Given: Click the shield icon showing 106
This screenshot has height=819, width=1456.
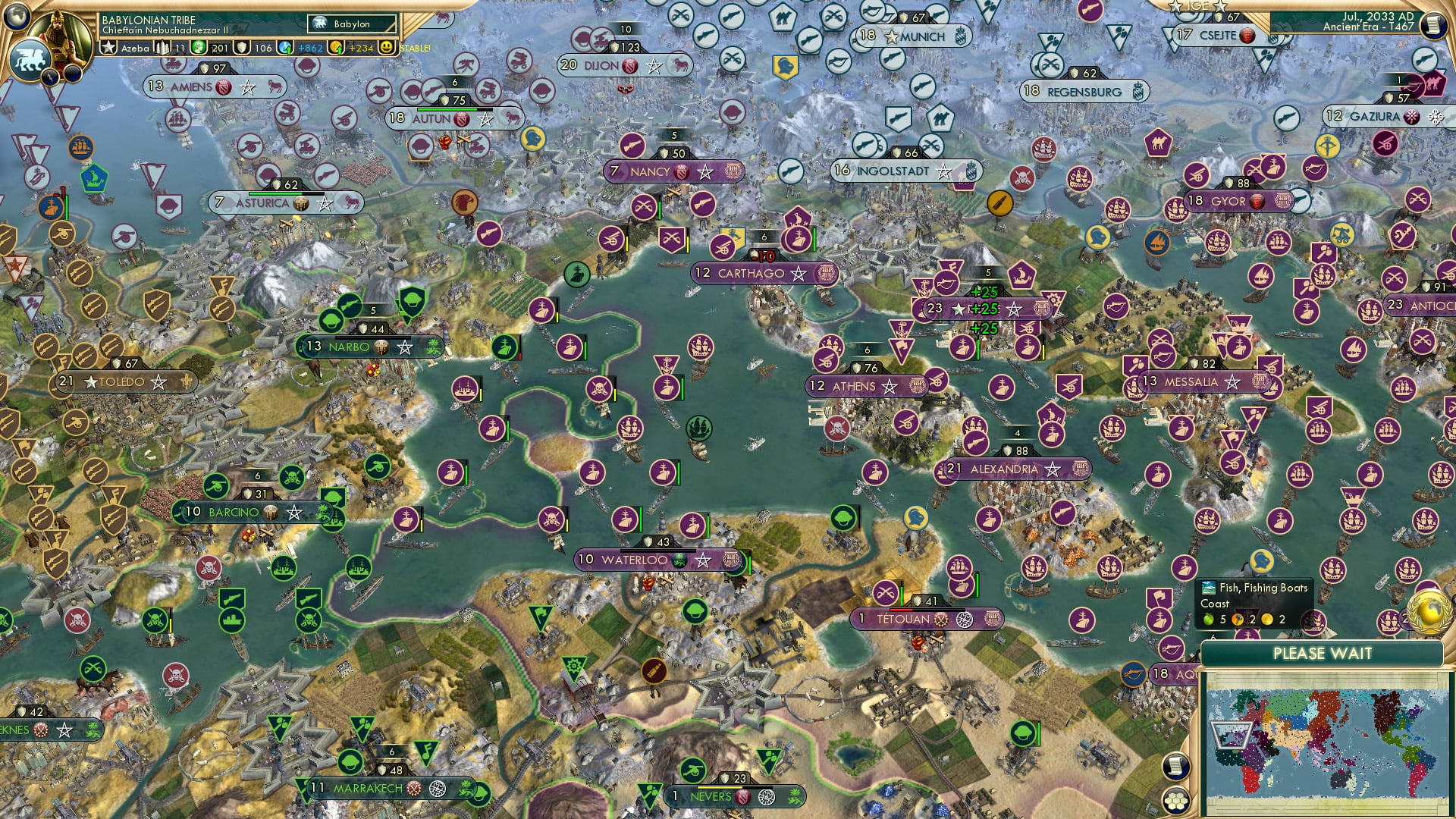Looking at the screenshot, I should click(x=242, y=49).
